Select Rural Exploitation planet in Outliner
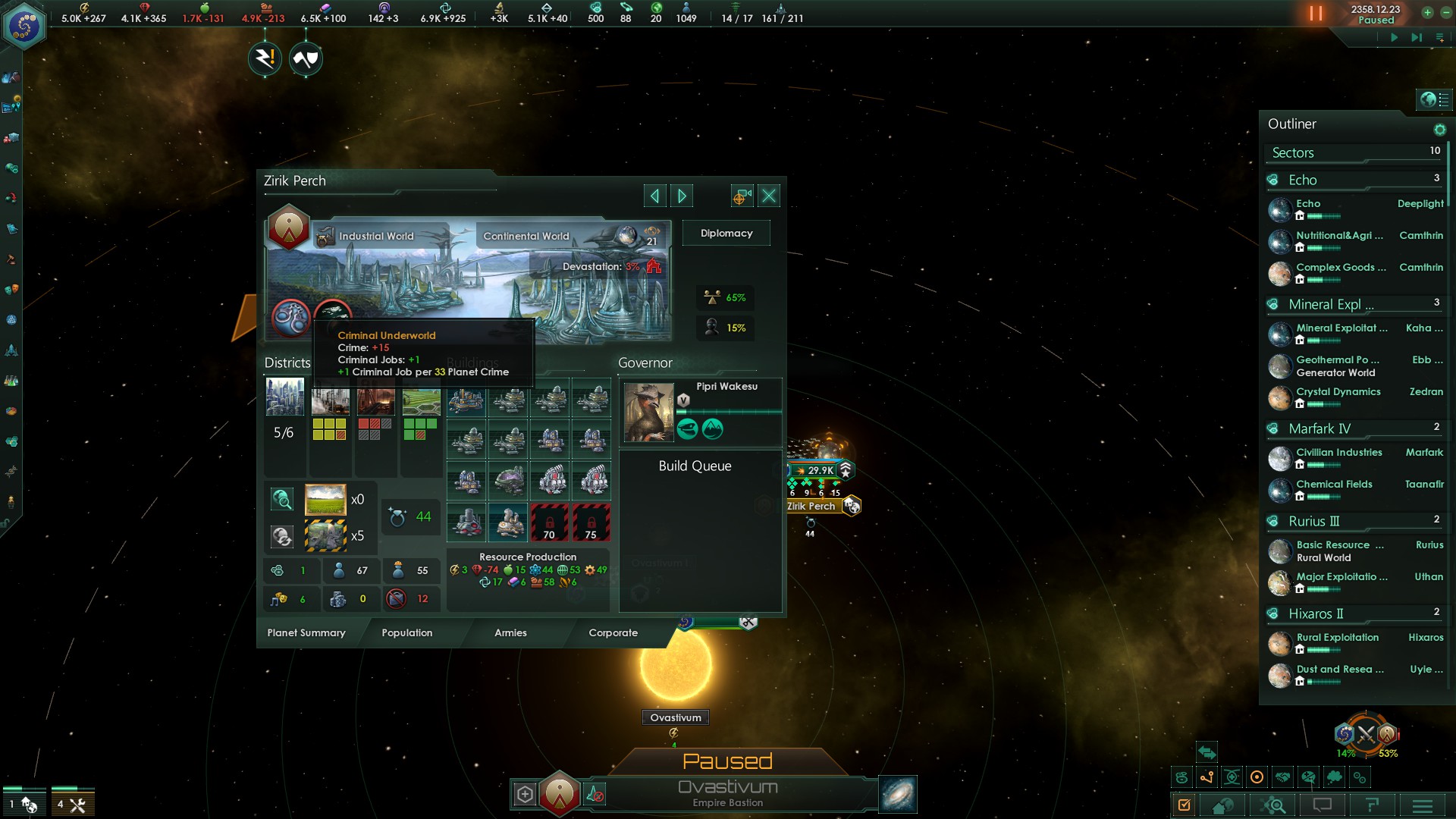 (x=1337, y=638)
